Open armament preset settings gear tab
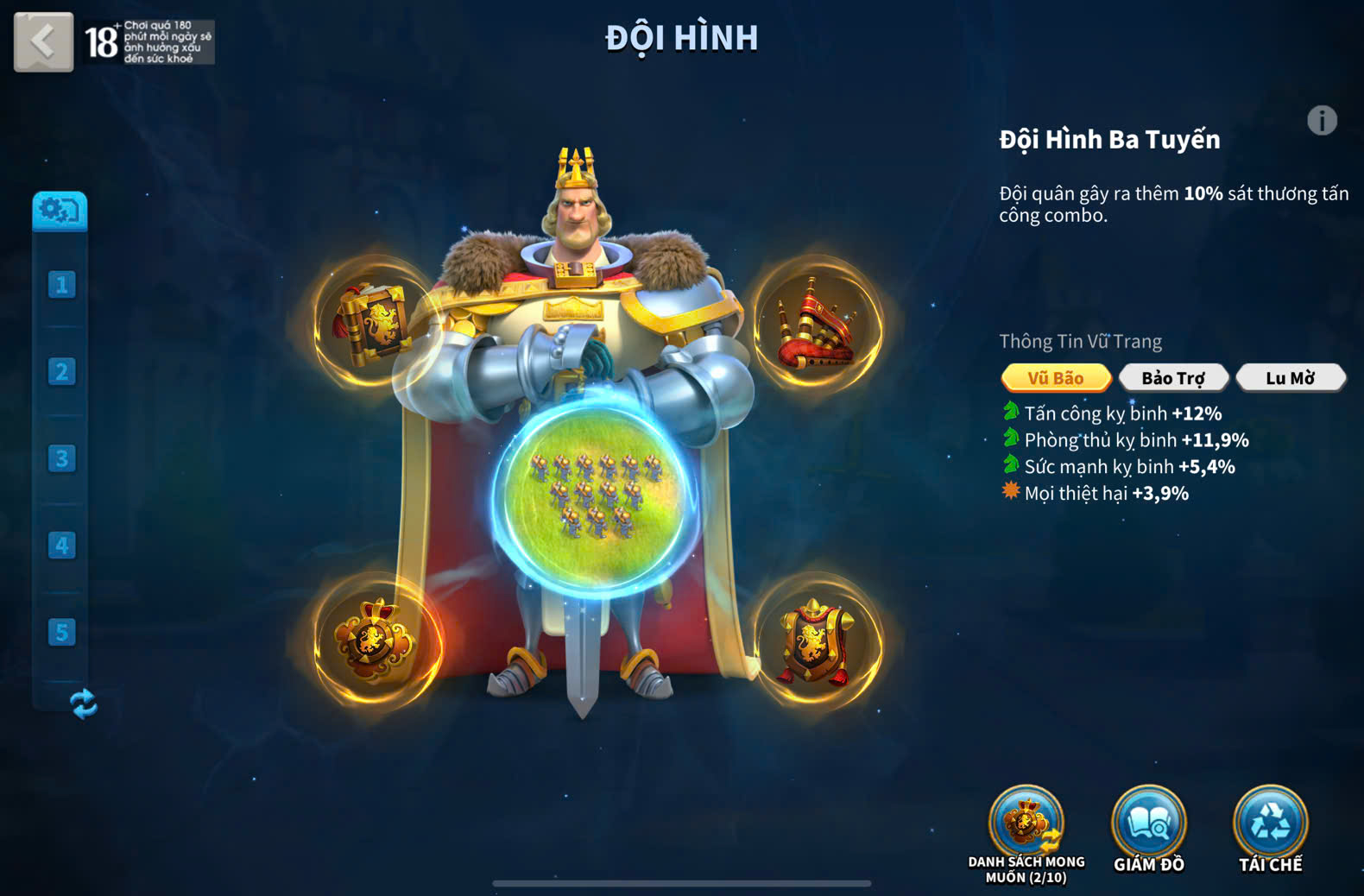 (x=60, y=210)
